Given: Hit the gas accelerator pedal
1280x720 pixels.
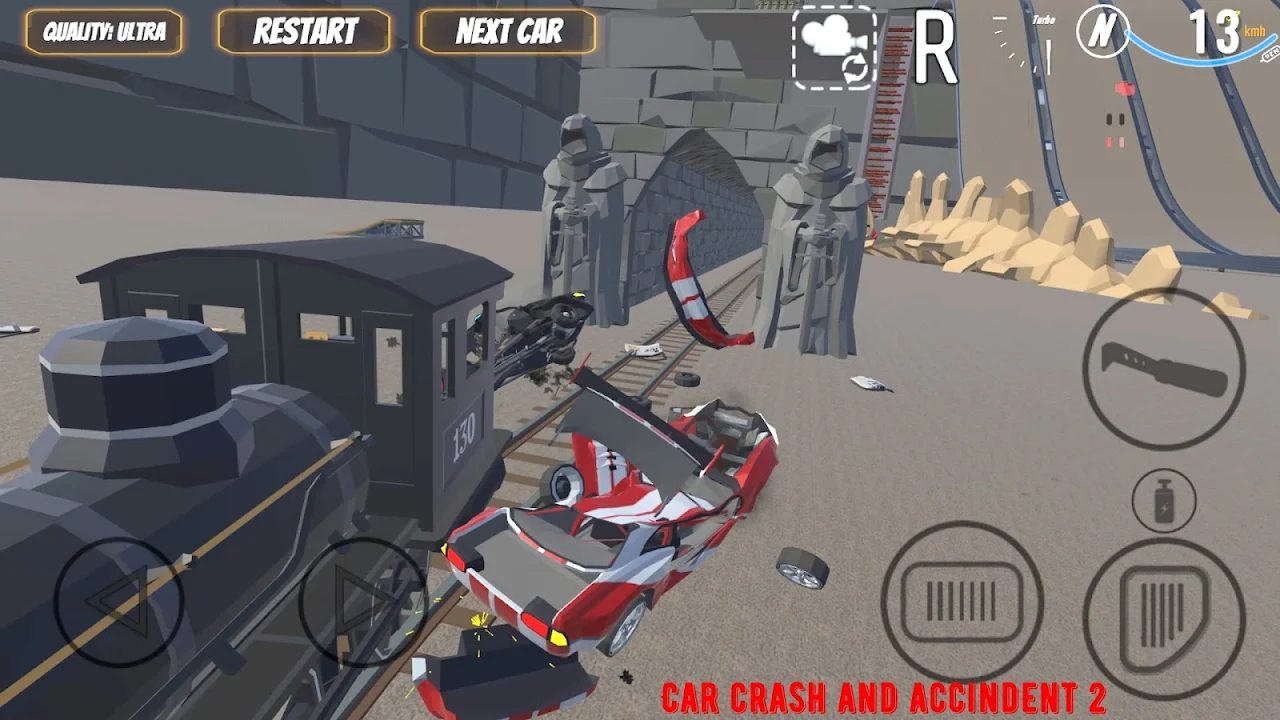Looking at the screenshot, I should tap(1163, 604).
